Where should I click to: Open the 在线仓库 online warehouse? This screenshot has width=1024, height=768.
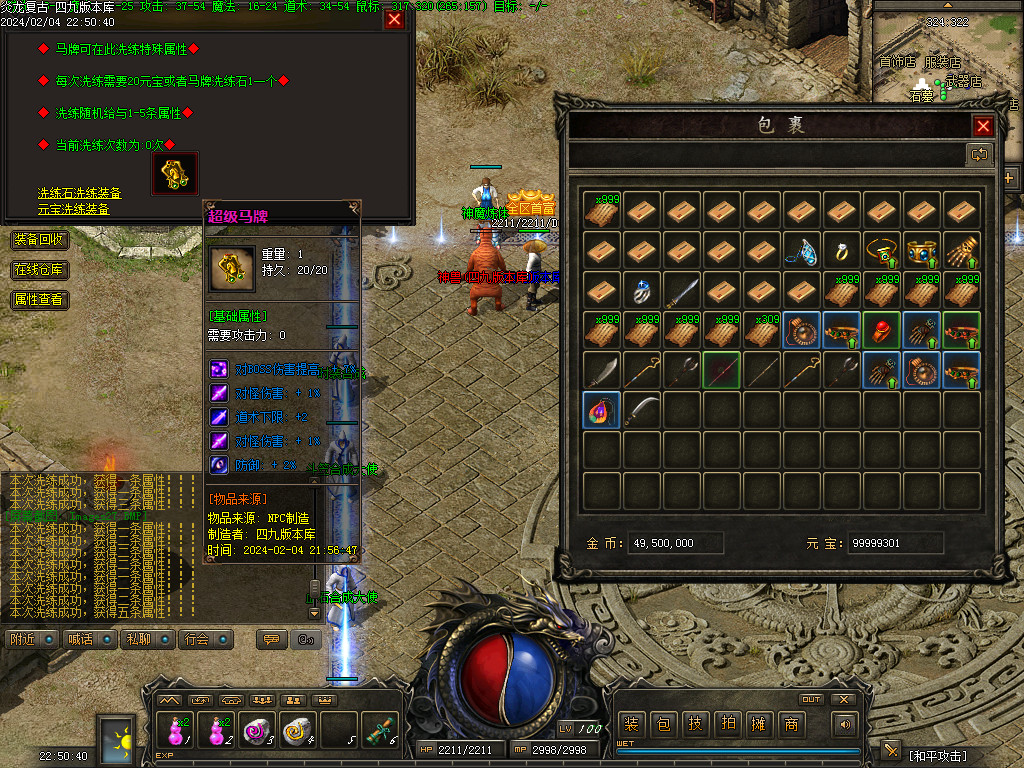(x=40, y=270)
